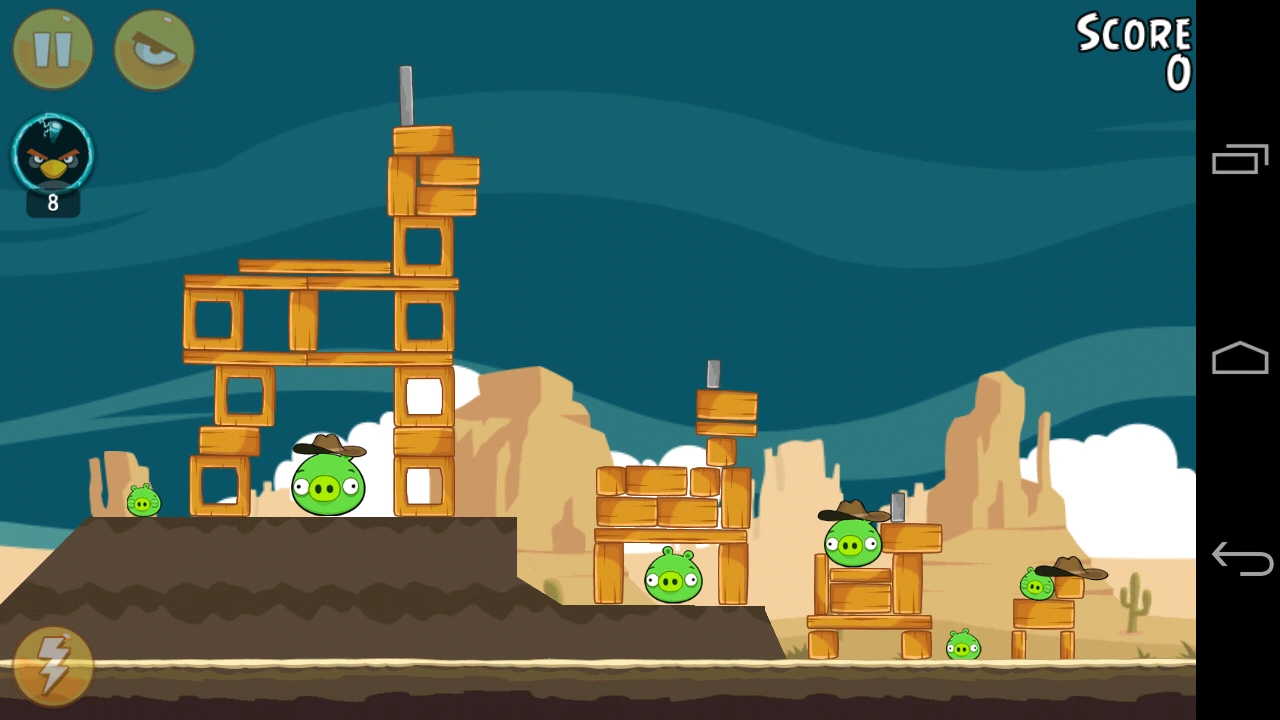Select the black bomb bird portrait

click(x=52, y=155)
